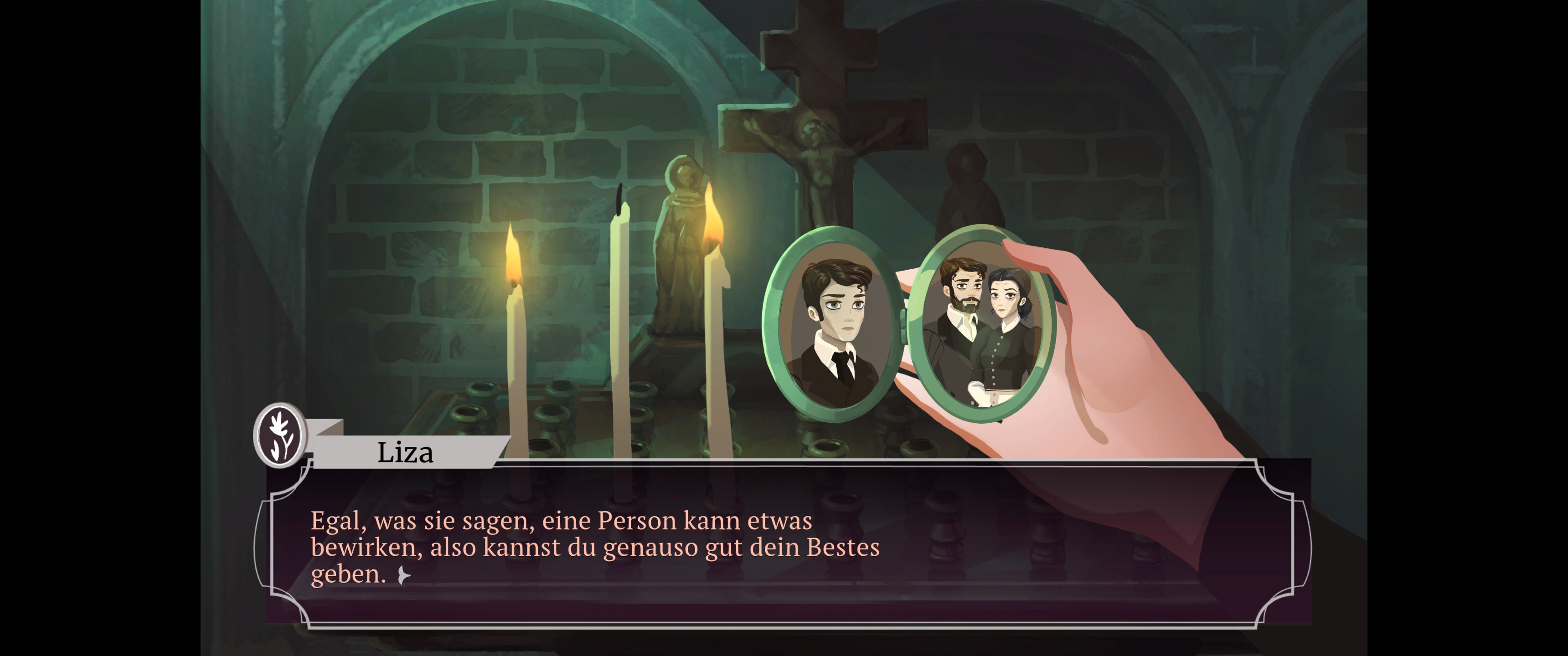Click the leaf emblem beside Liza's name
1568x656 pixels.
click(281, 435)
